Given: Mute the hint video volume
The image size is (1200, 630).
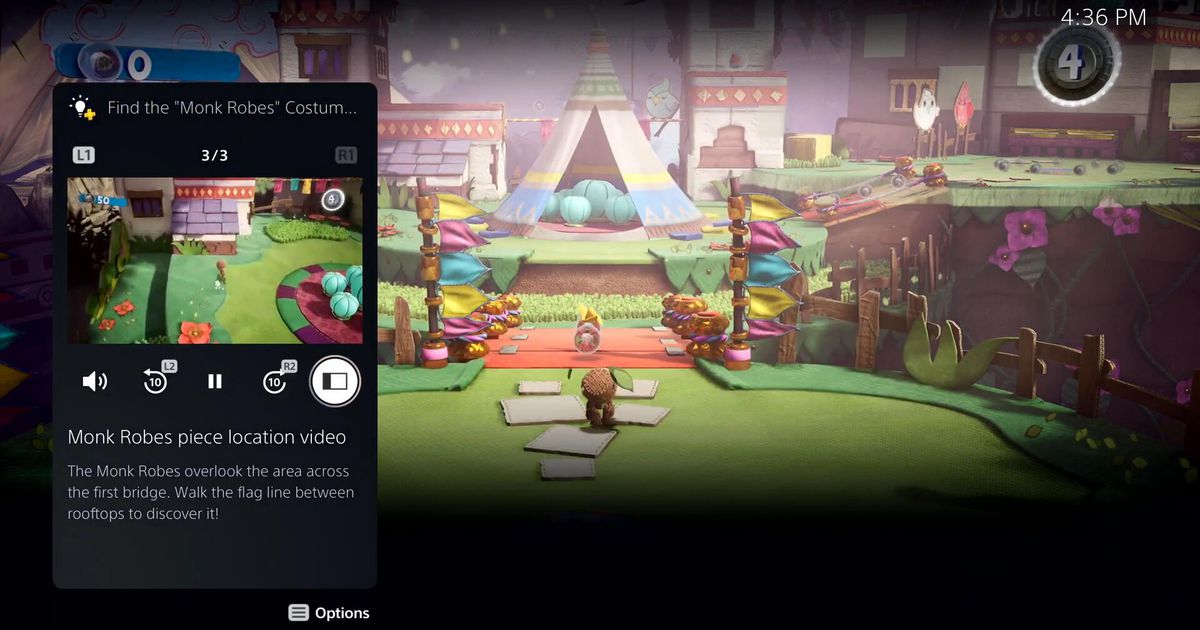Looking at the screenshot, I should [95, 381].
